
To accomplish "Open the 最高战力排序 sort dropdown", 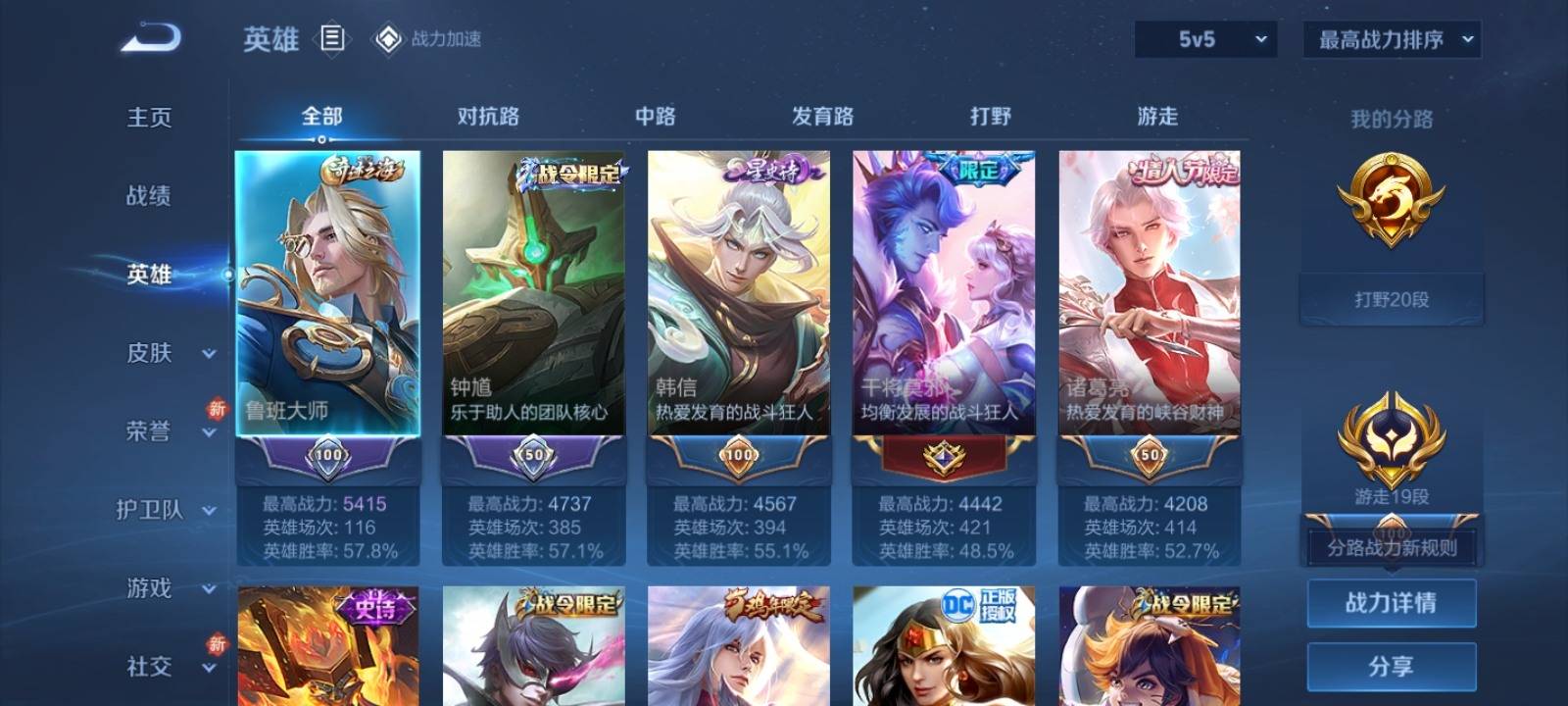I will [1392, 39].
